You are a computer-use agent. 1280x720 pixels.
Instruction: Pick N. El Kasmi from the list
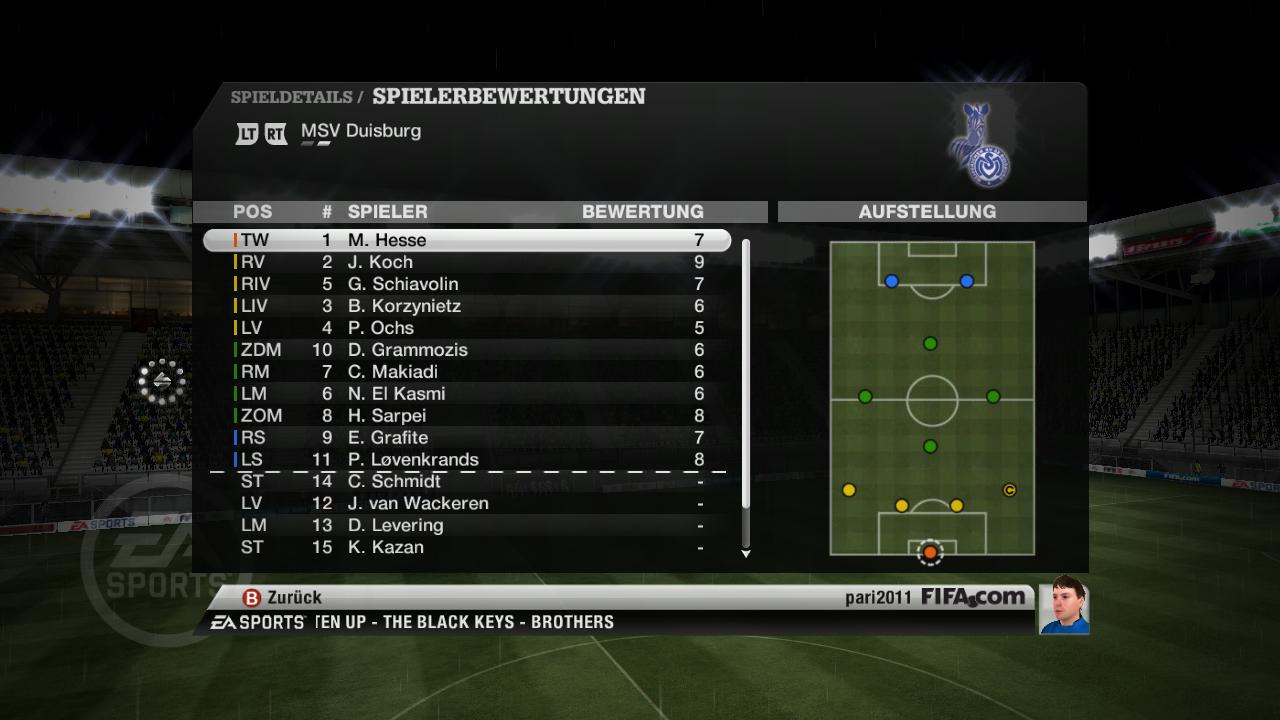466,394
